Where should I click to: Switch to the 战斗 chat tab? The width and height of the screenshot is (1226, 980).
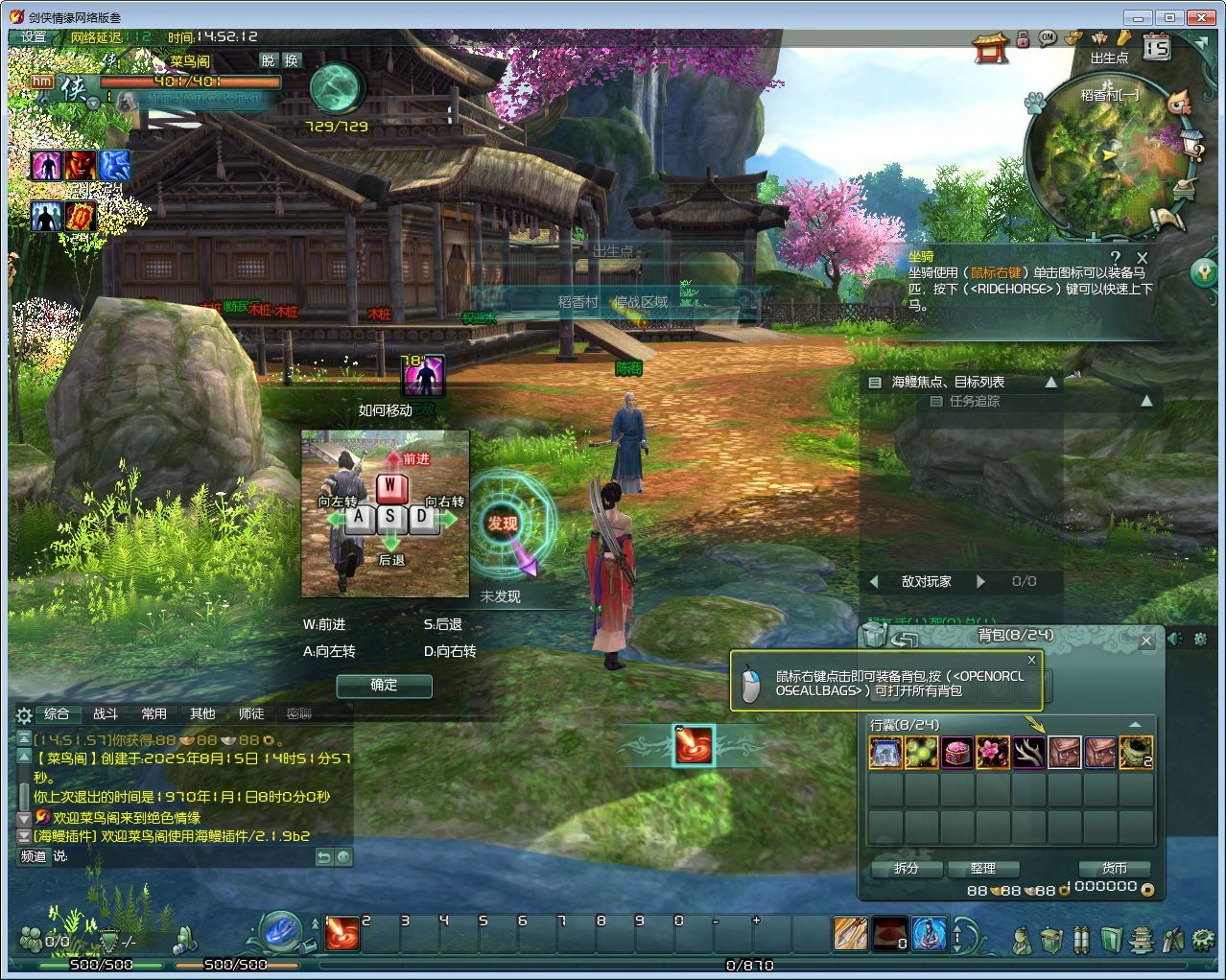(106, 713)
